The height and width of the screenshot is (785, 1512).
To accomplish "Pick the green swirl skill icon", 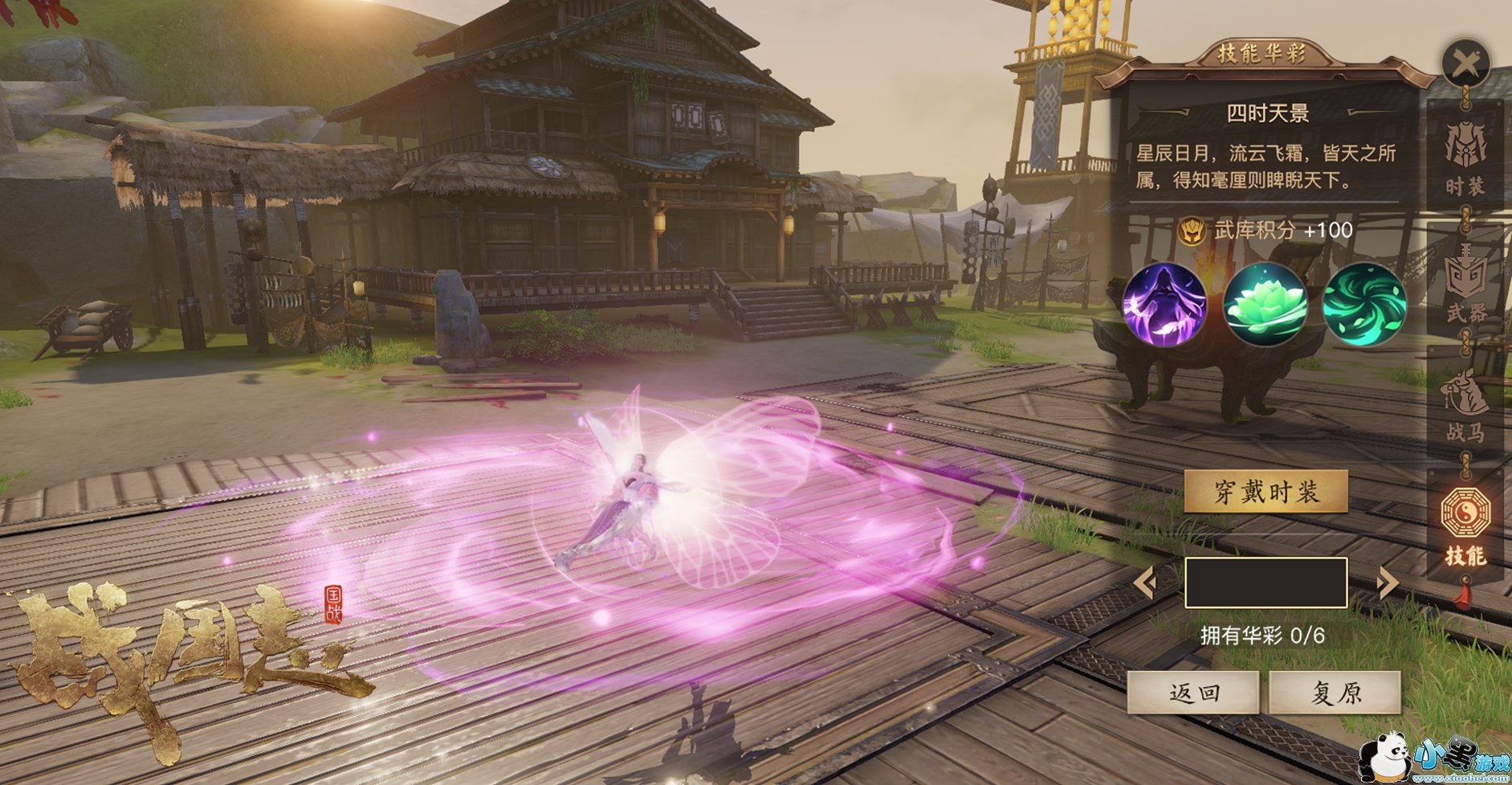I will [1364, 305].
